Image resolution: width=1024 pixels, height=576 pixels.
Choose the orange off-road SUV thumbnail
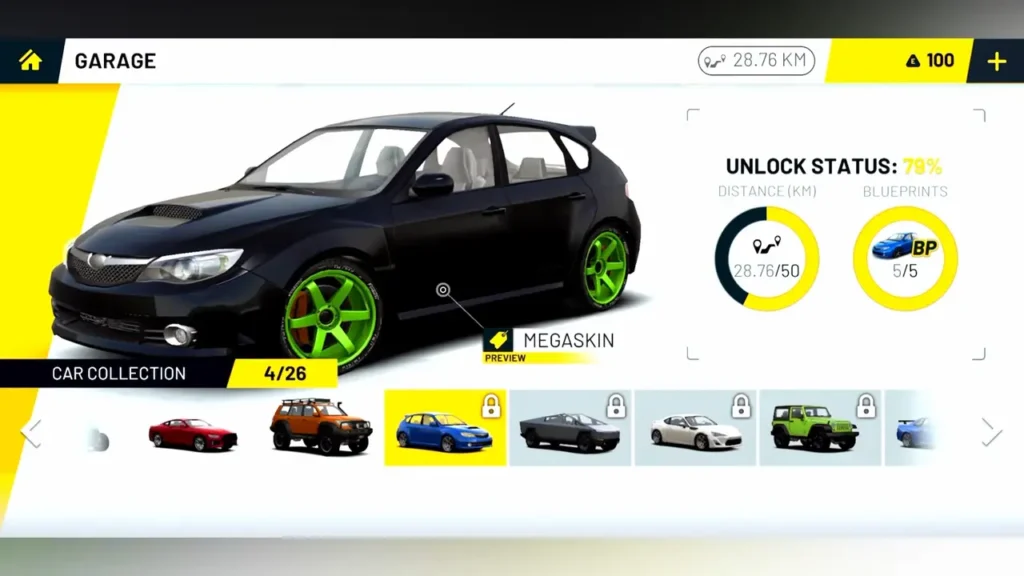pos(320,429)
